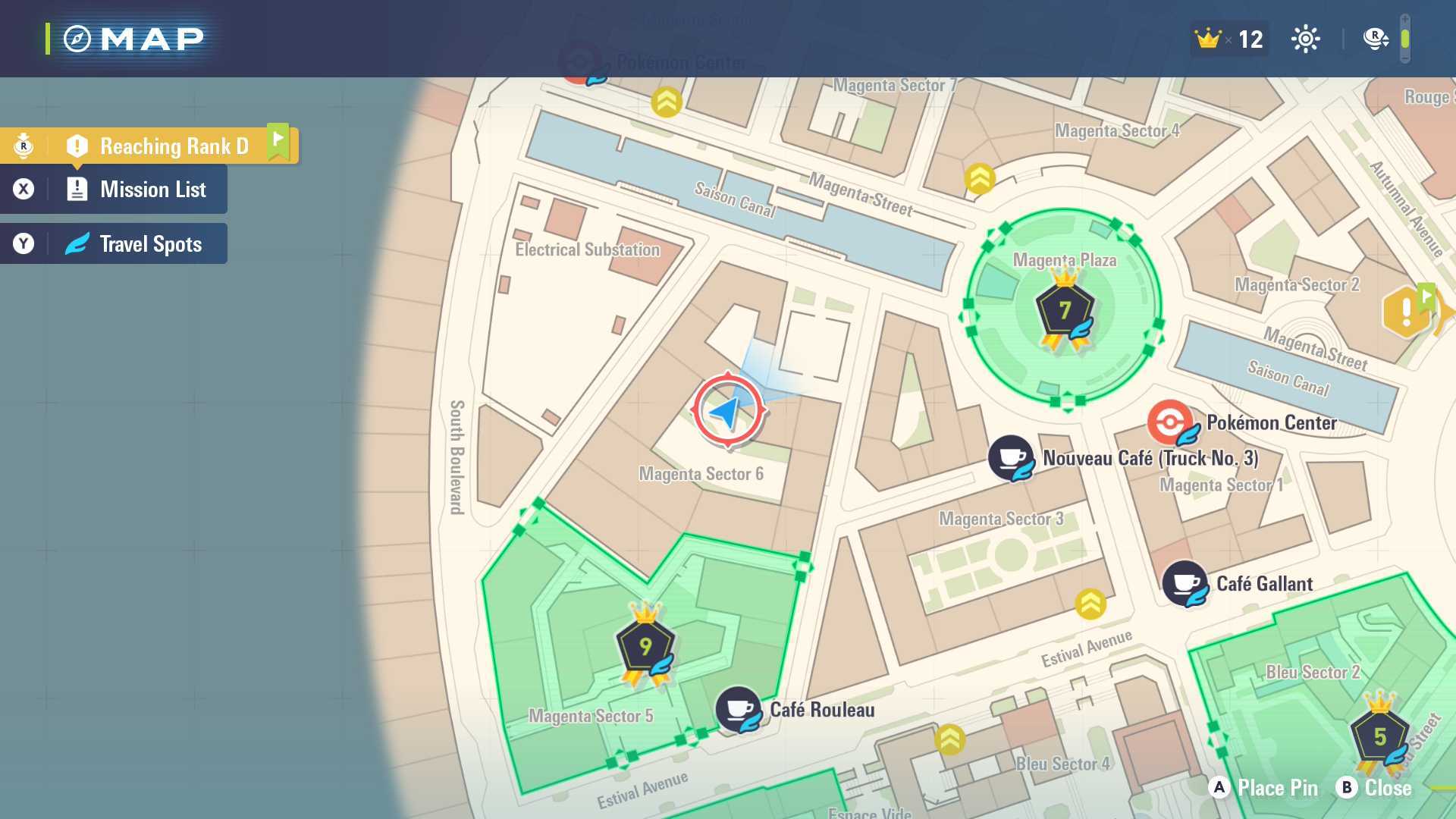Close the map screen
The width and height of the screenshot is (1456, 819).
[x=1373, y=788]
